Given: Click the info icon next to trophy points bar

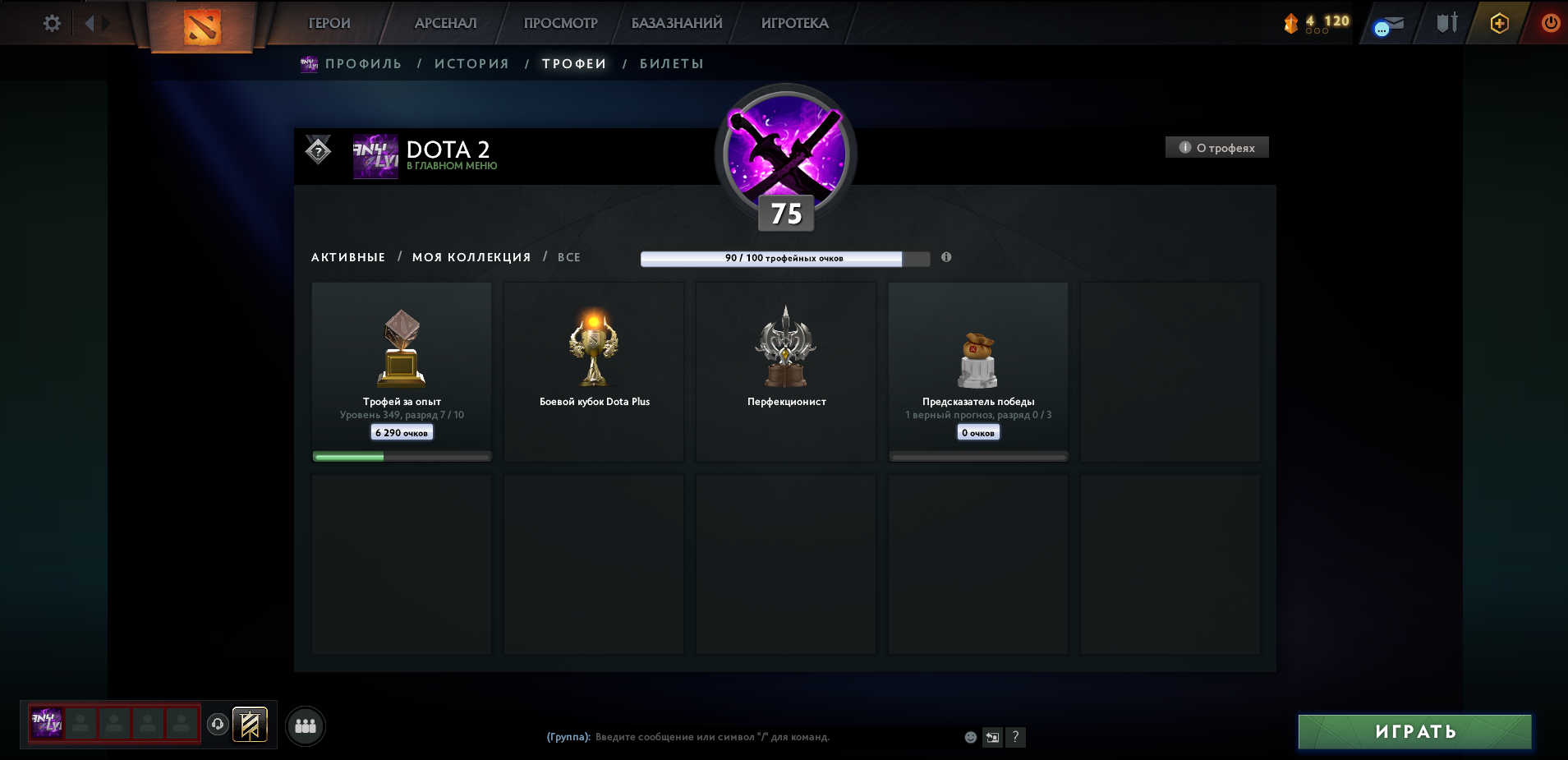Looking at the screenshot, I should coord(946,257).
